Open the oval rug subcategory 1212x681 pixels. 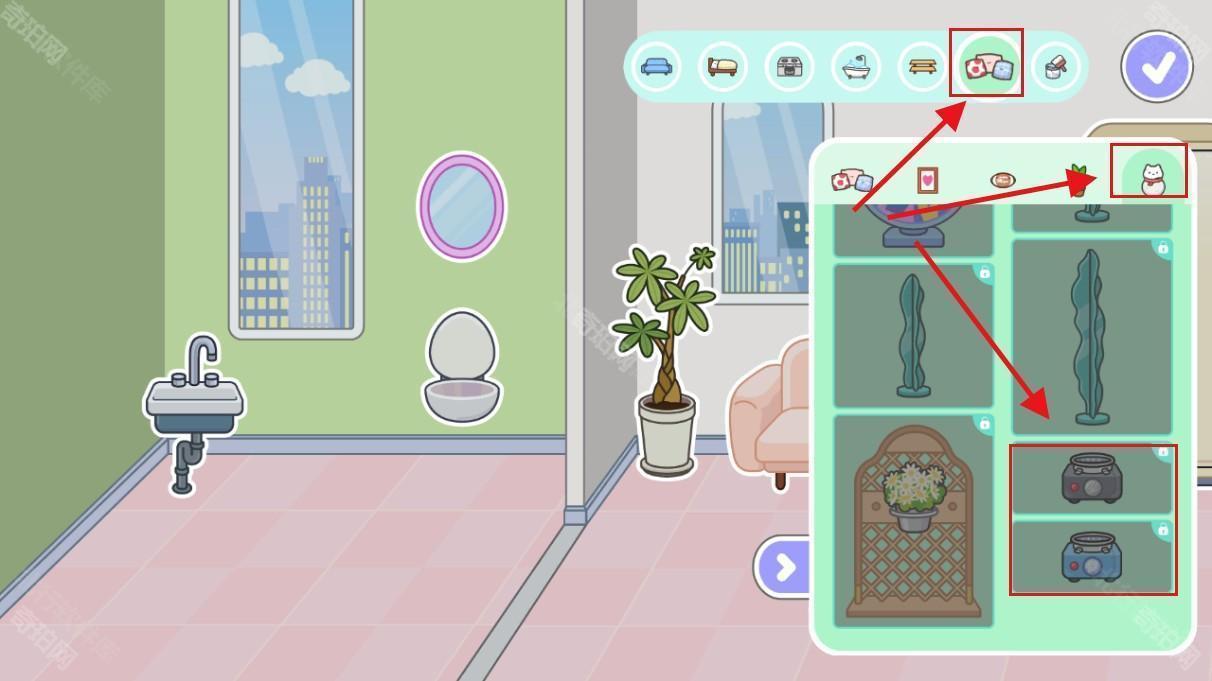pyautogui.click(x=1003, y=180)
